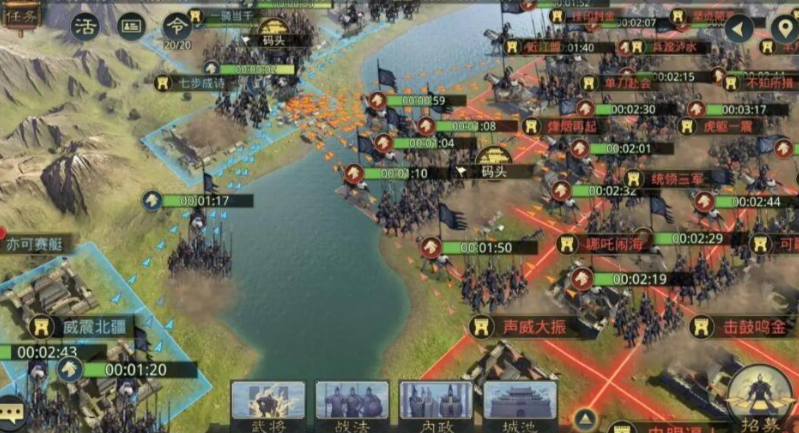Select the 虎啸一震 army label
799x433 pixels.
(726, 126)
